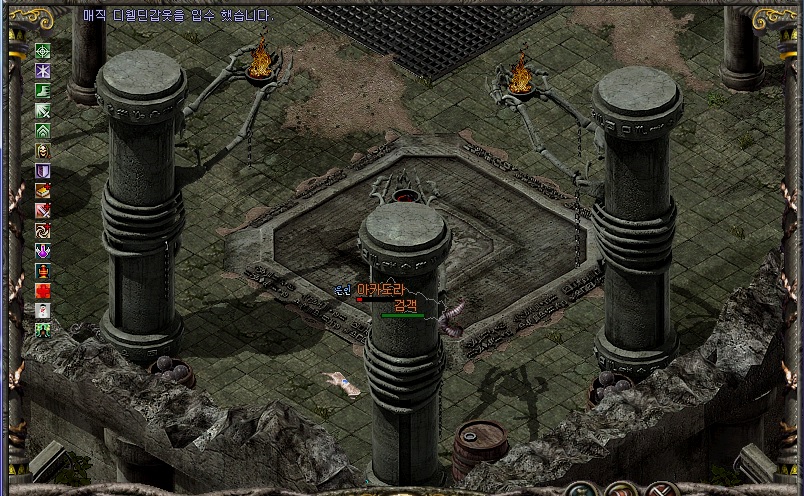Click the book icon with red plus
The width and height of the screenshot is (804, 496).
(43, 191)
